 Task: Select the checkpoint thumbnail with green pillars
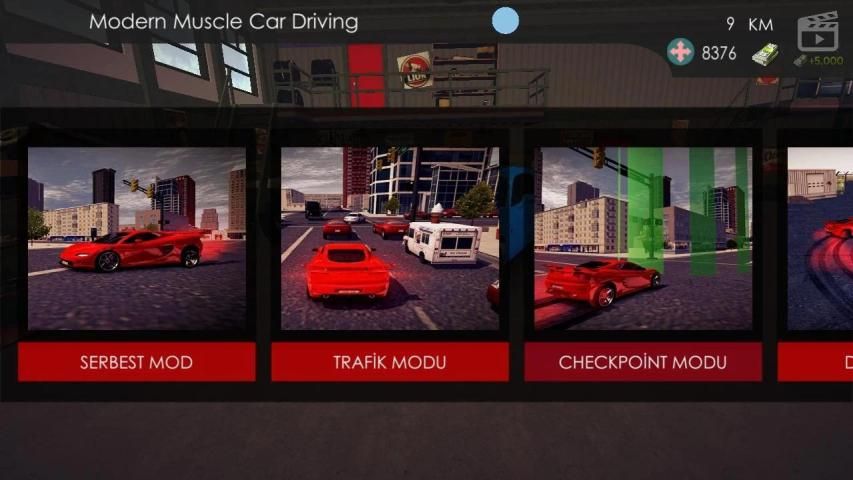(x=642, y=238)
